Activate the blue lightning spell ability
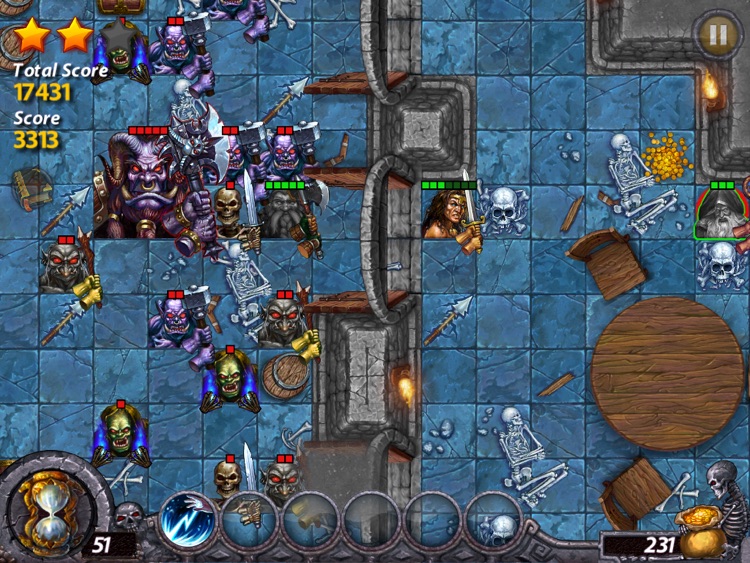Image resolution: width=750 pixels, height=563 pixels. [x=188, y=521]
